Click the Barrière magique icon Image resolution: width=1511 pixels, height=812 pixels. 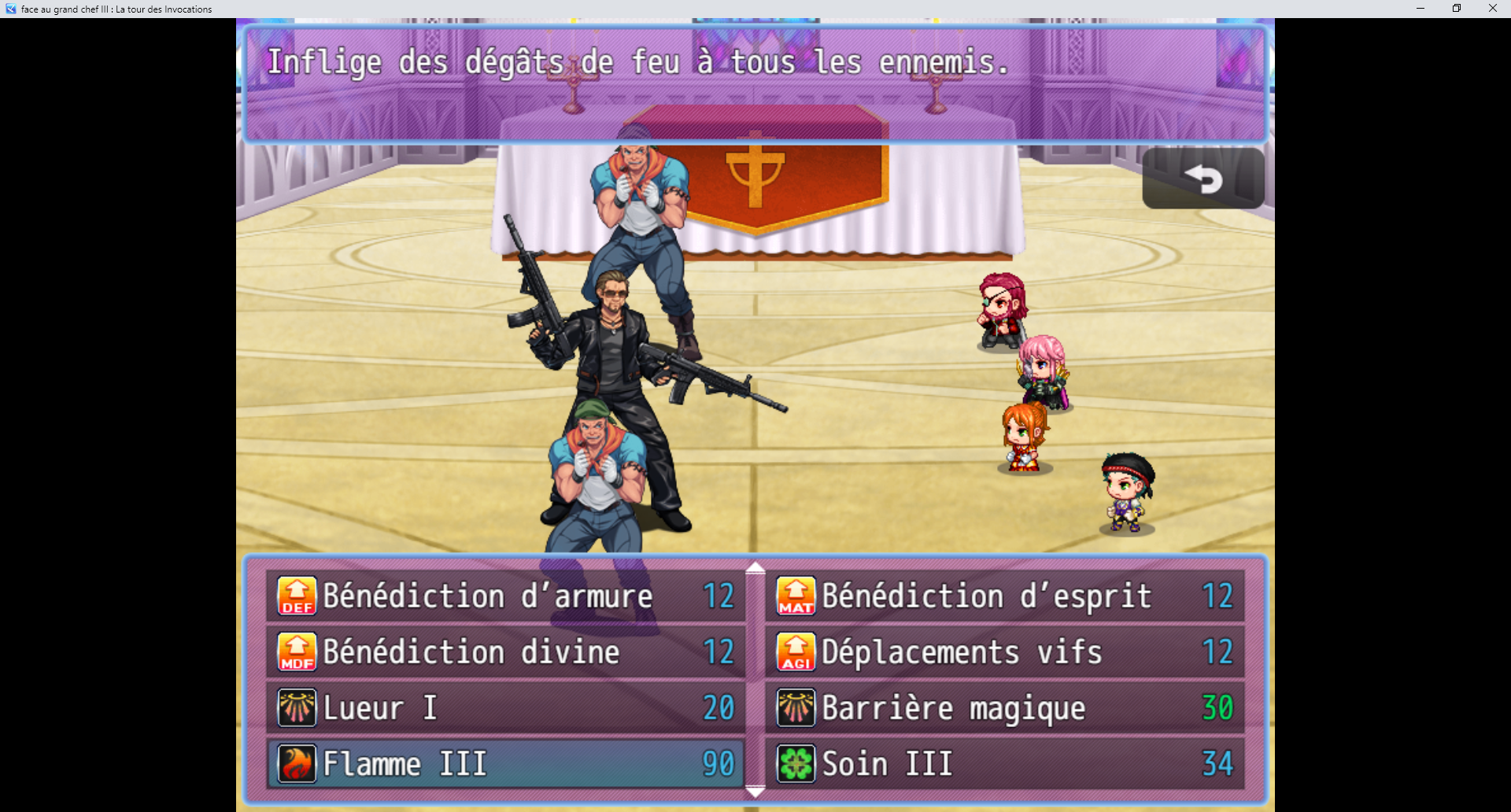coord(796,707)
